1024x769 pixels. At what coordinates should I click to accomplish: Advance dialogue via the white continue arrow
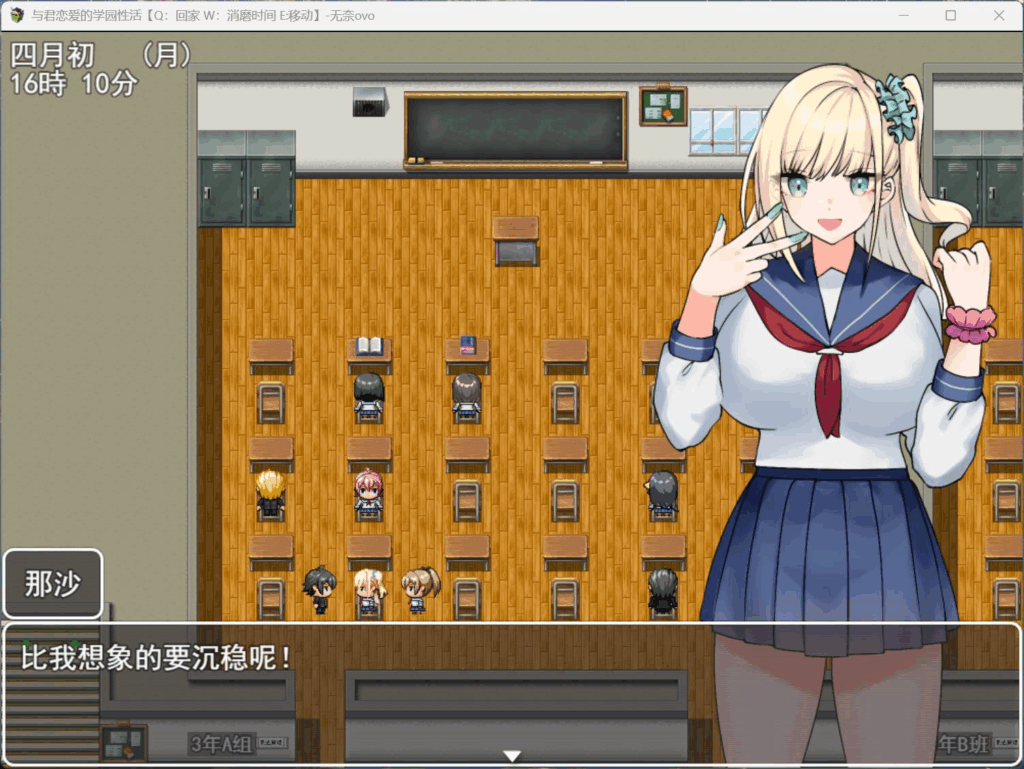point(512,756)
